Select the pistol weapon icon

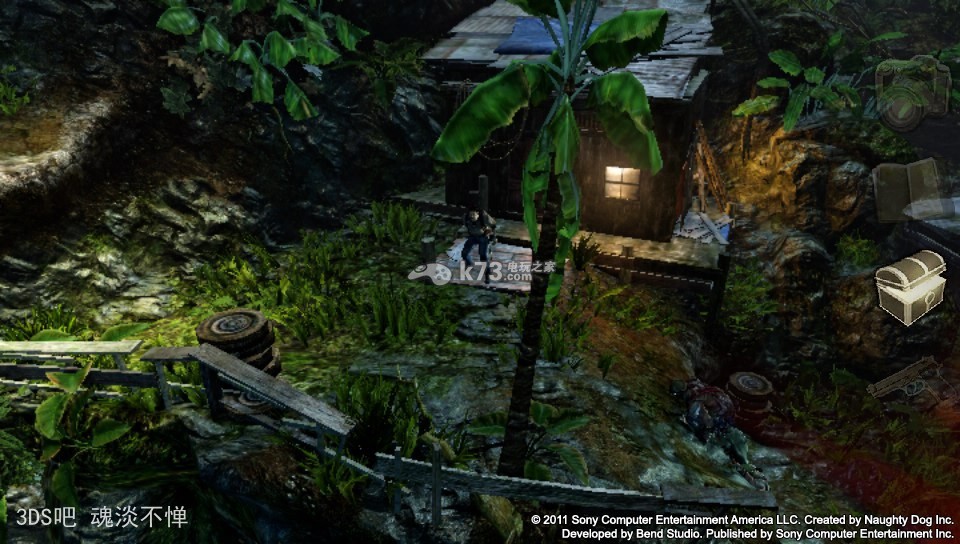(x=905, y=379)
